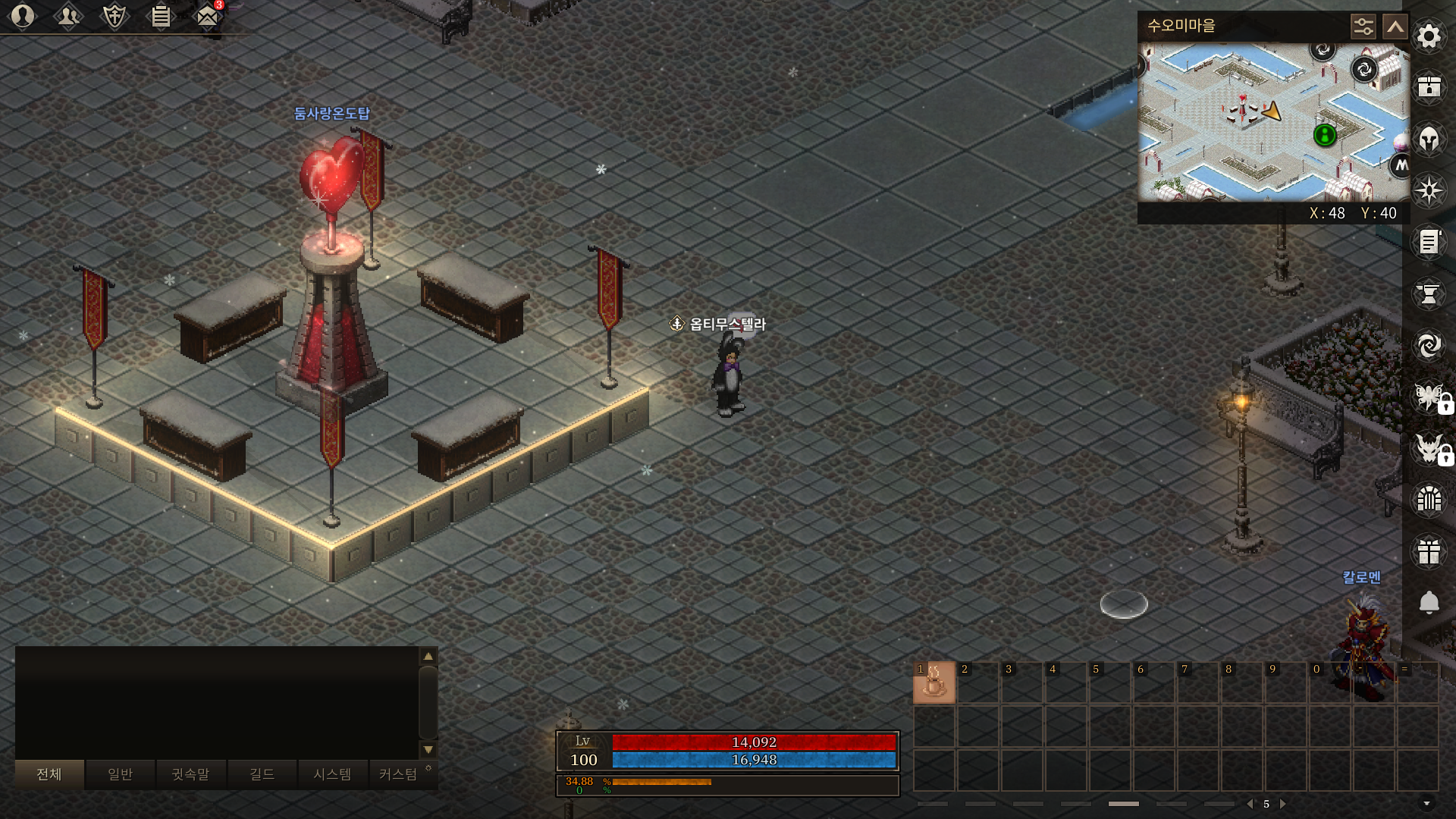Collapse the minimap with the up arrow

pos(1395,27)
